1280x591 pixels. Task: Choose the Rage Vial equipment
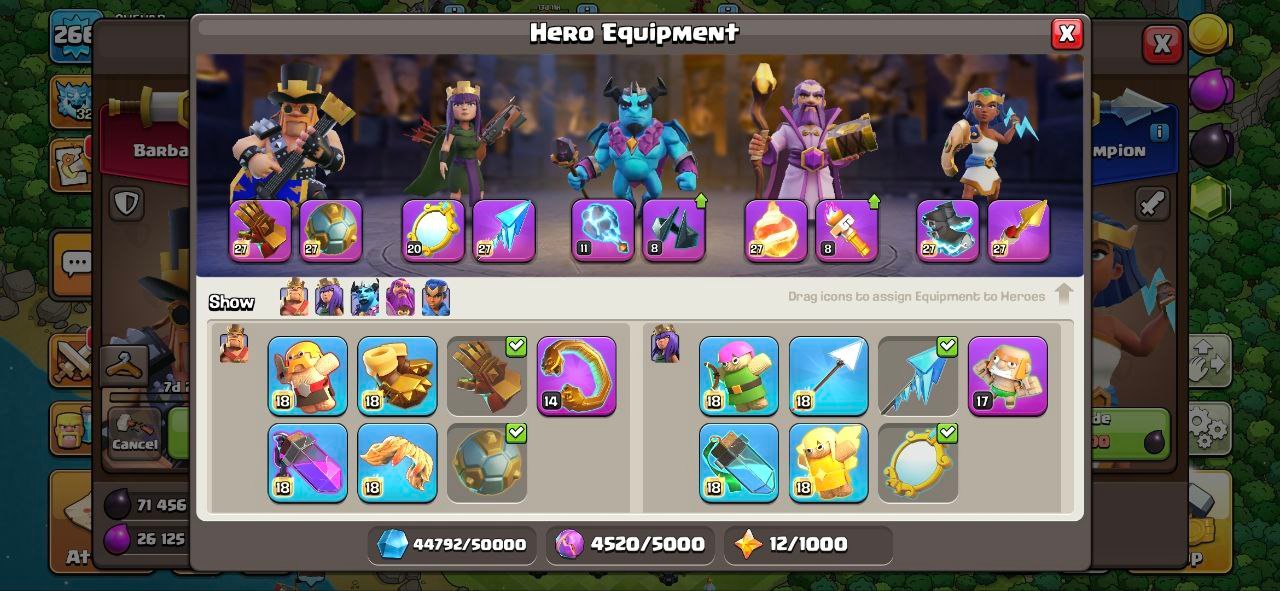pos(308,462)
